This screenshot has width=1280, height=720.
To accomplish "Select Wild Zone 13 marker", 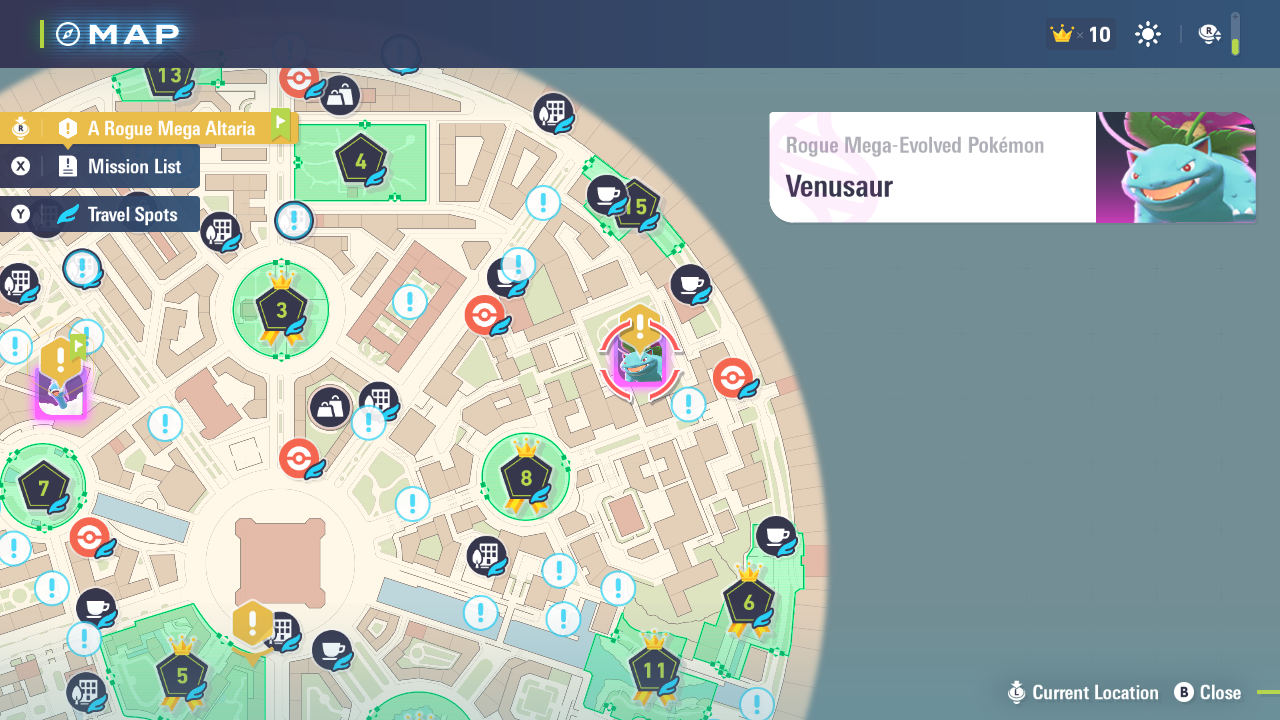I will click(168, 76).
